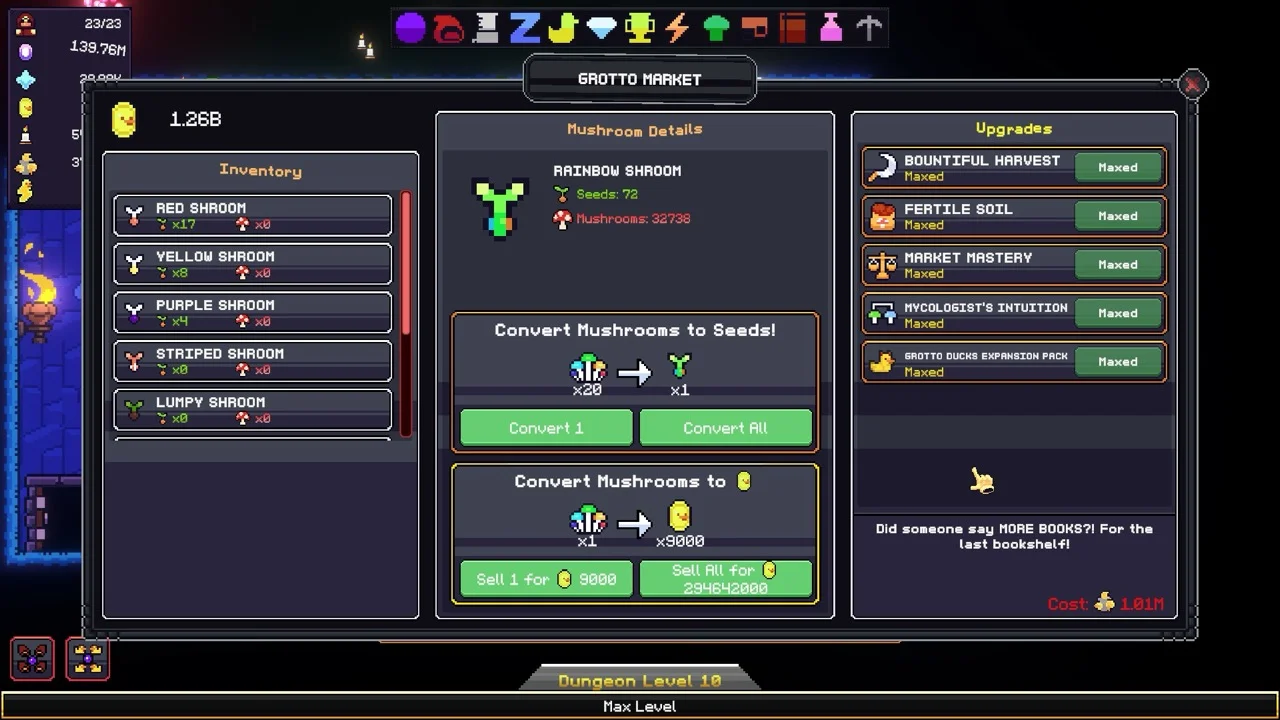This screenshot has width=1280, height=720.
Task: Select the Mycologist's Intuition upgrade
Action: (1014, 314)
